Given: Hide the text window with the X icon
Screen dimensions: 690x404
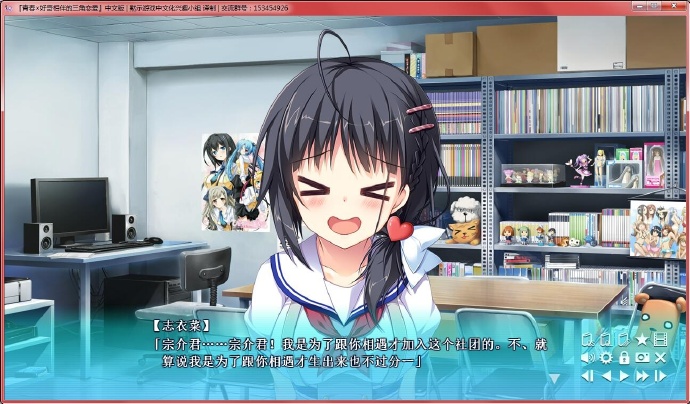Looking at the screenshot, I should pyautogui.click(x=660, y=358).
